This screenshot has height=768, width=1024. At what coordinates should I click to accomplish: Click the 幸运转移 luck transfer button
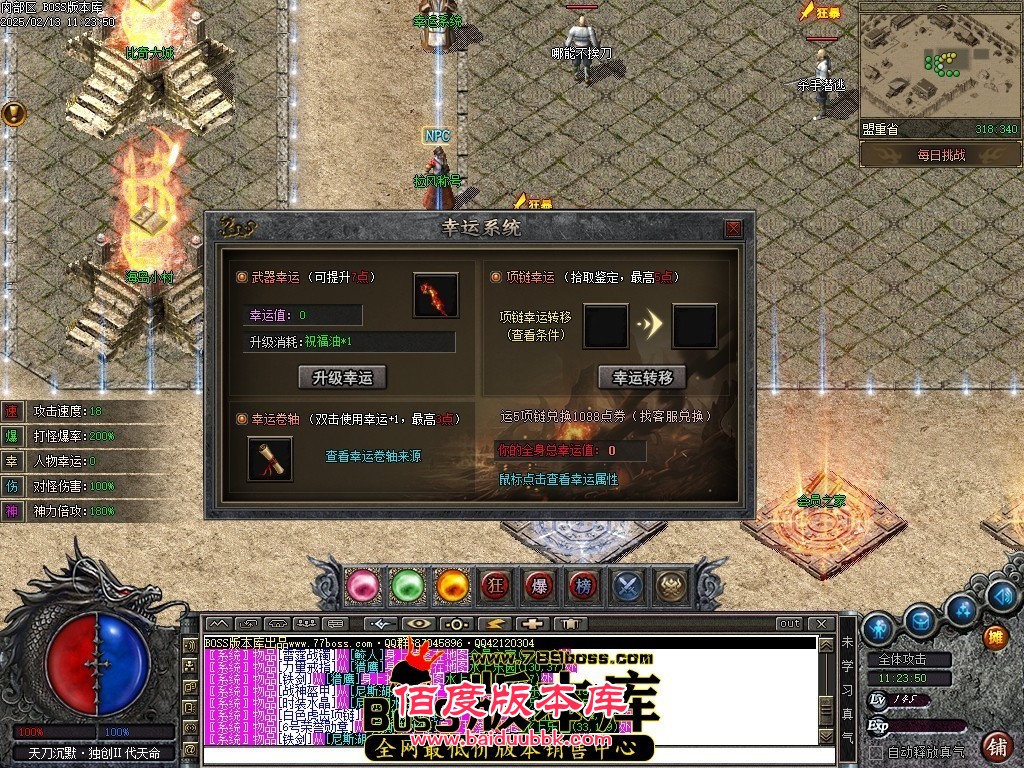[x=642, y=377]
